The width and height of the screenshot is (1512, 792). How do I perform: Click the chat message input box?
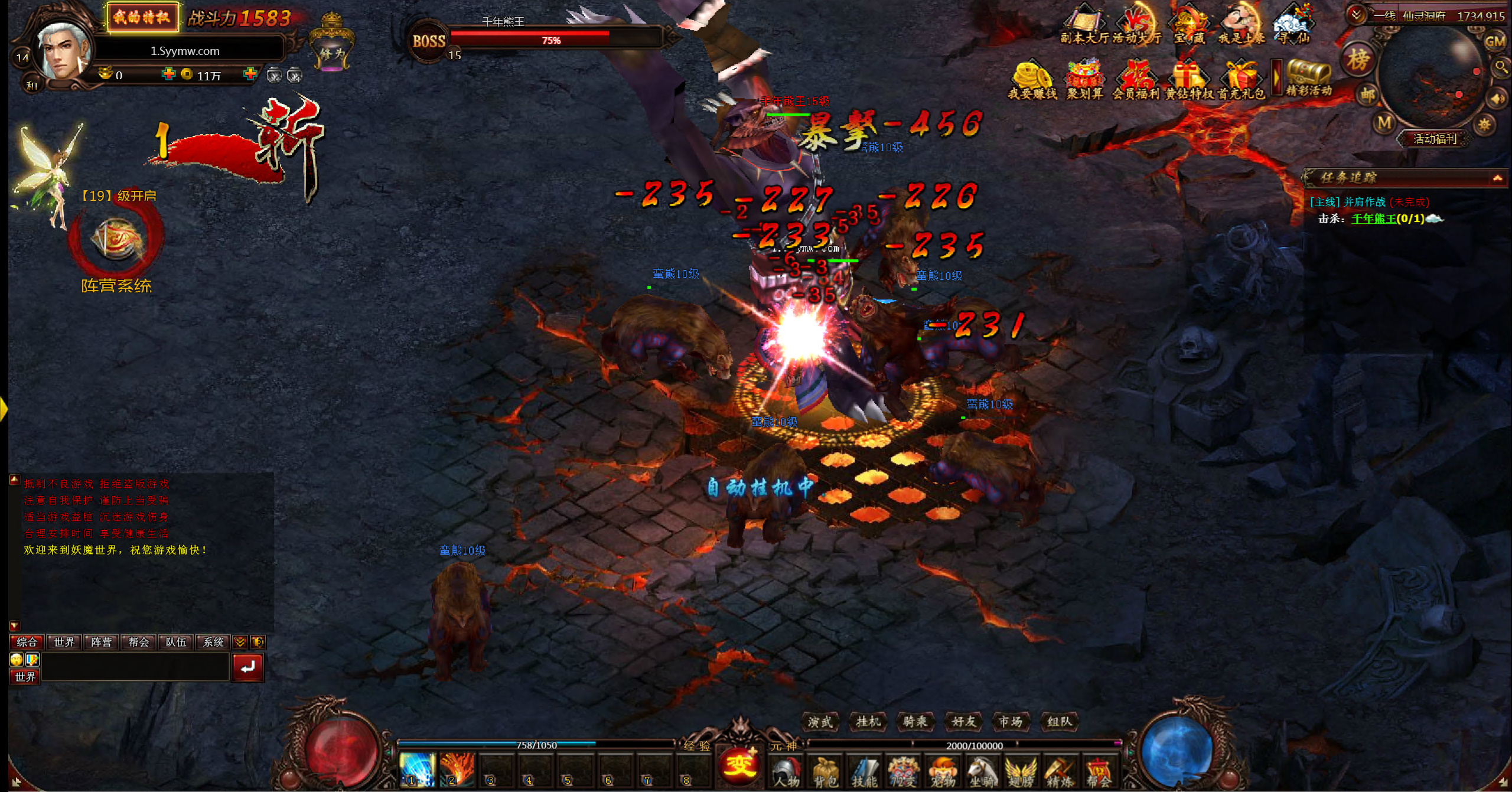(135, 667)
